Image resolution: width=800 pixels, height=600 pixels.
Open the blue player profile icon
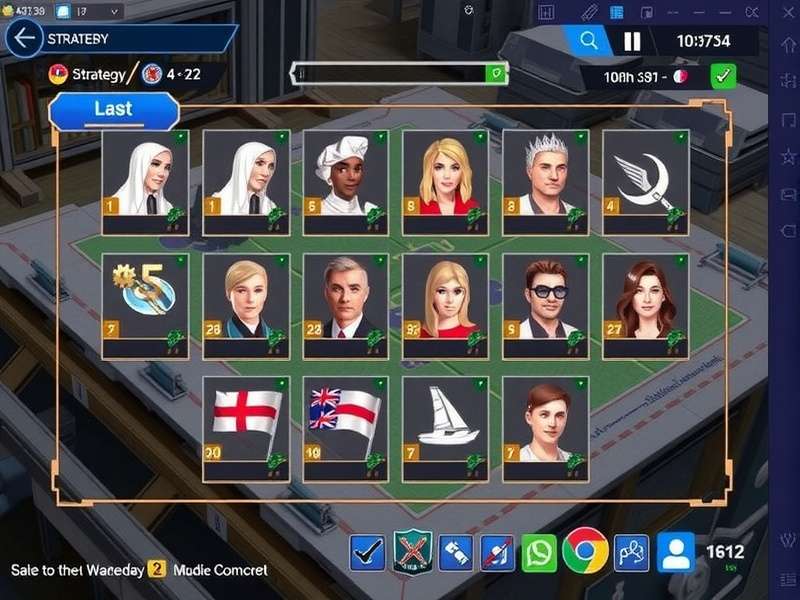click(676, 552)
